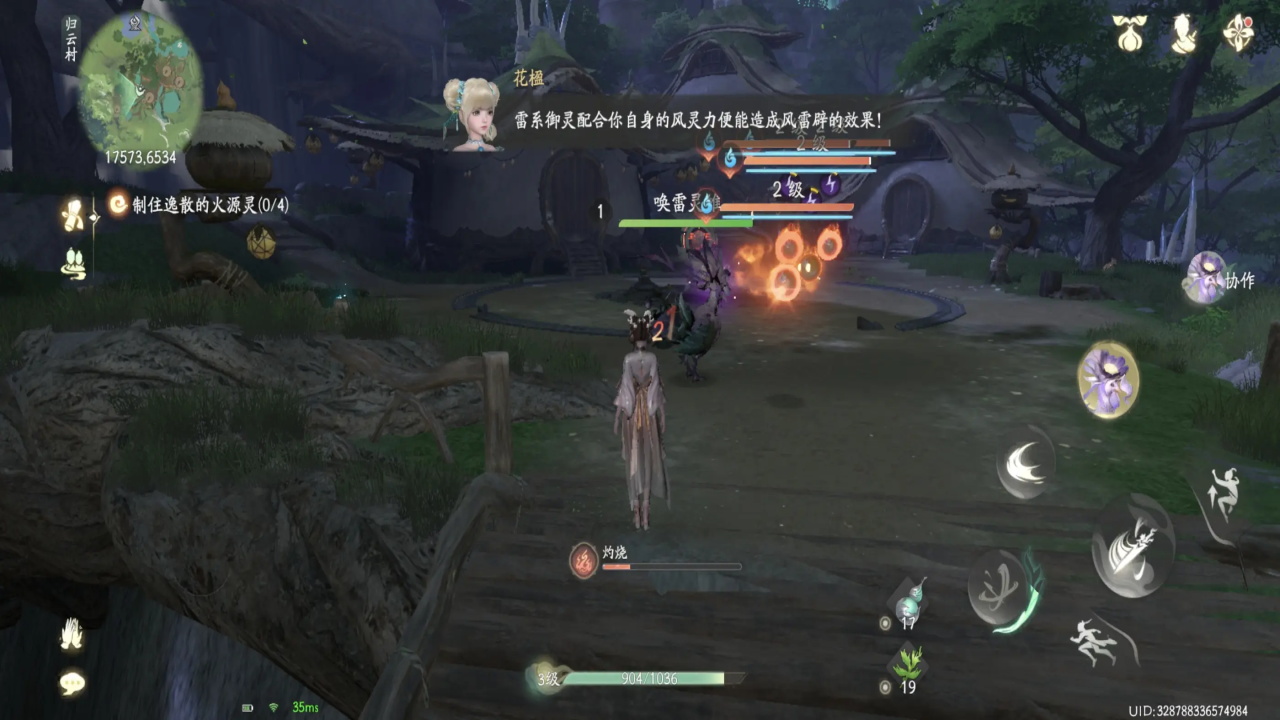Open the four-petal flower menu icon
Viewport: 1280px width, 720px height.
click(1238, 33)
